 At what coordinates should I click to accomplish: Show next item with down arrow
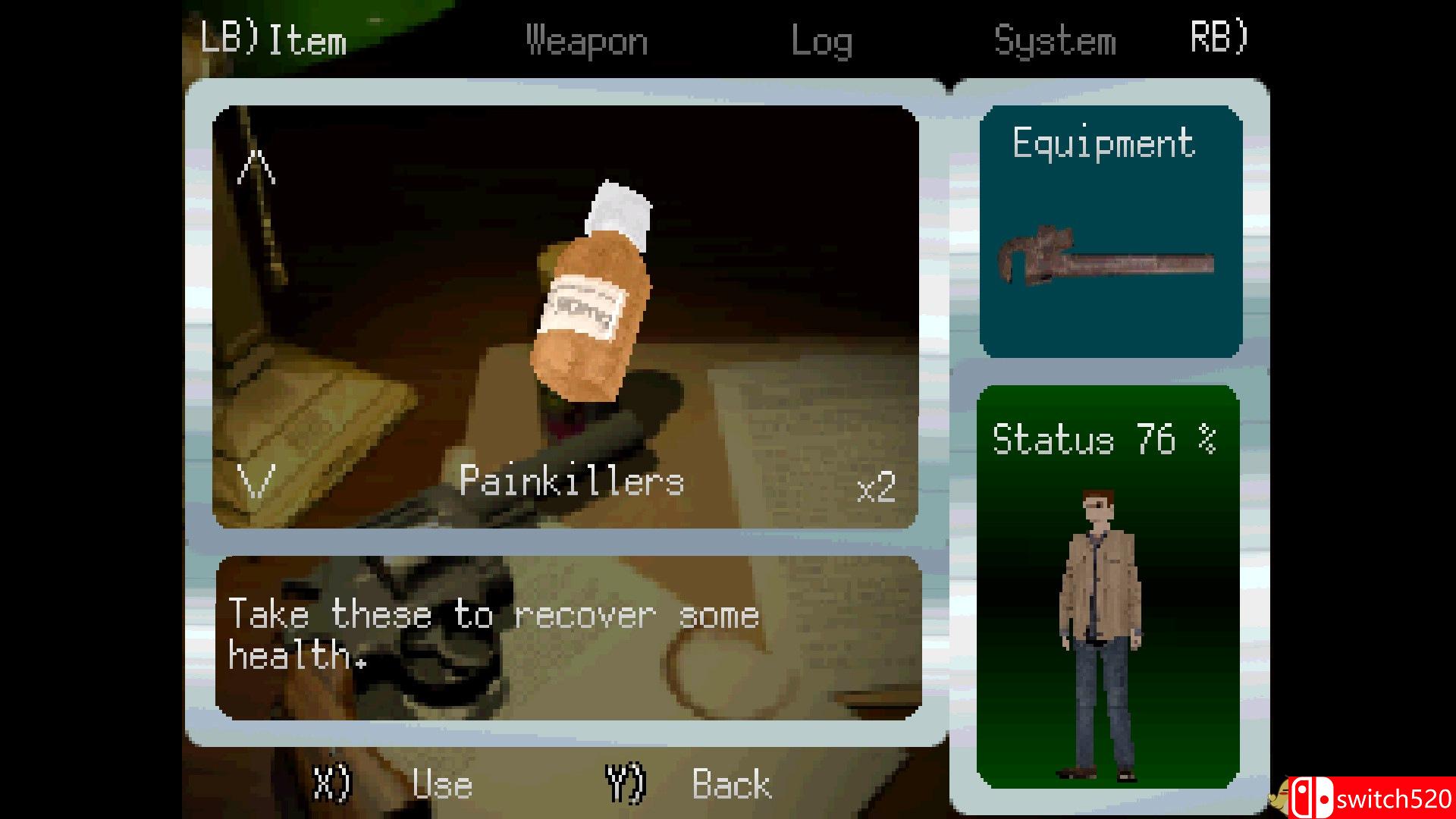256,480
